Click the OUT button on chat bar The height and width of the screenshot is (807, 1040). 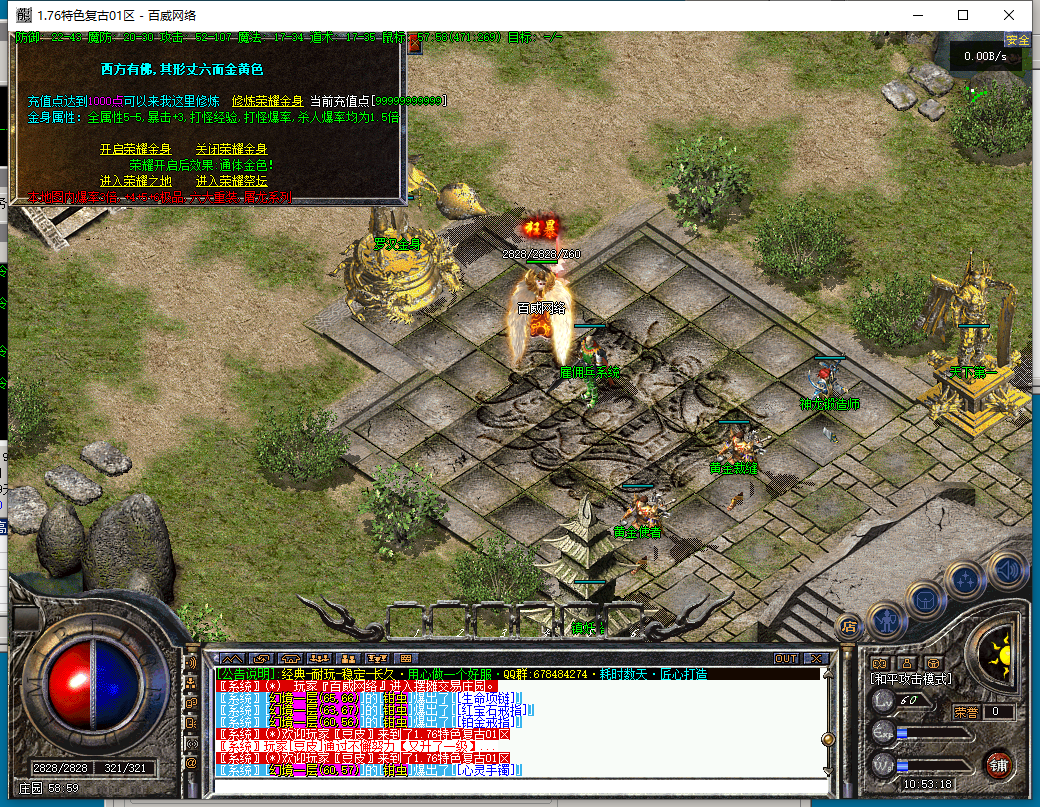pos(786,659)
